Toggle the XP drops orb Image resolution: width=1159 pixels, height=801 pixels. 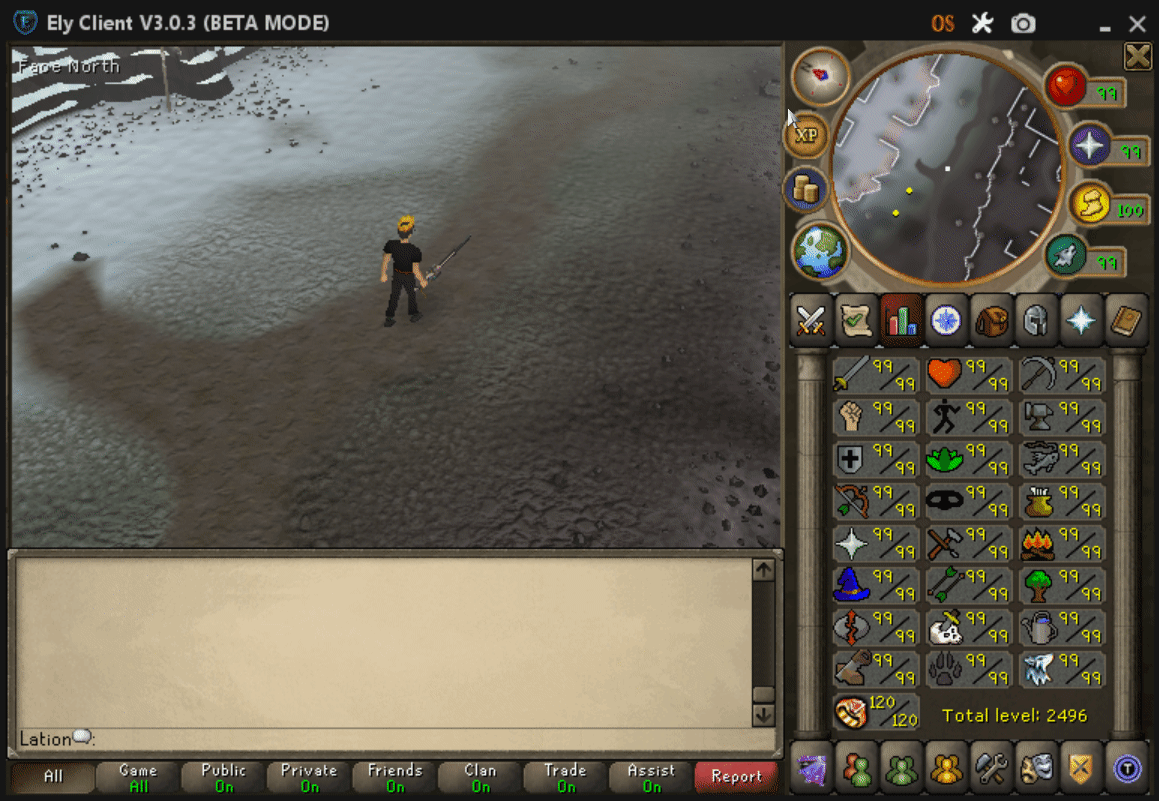[806, 135]
